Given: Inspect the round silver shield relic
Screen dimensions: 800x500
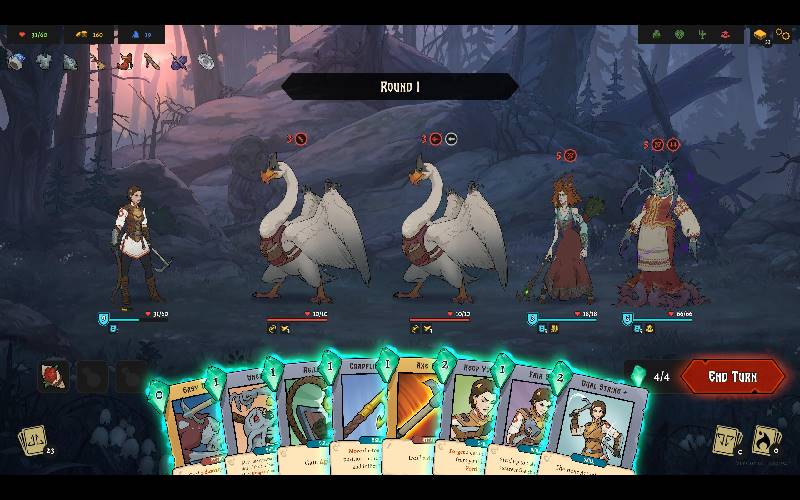Looking at the screenshot, I should point(207,62).
